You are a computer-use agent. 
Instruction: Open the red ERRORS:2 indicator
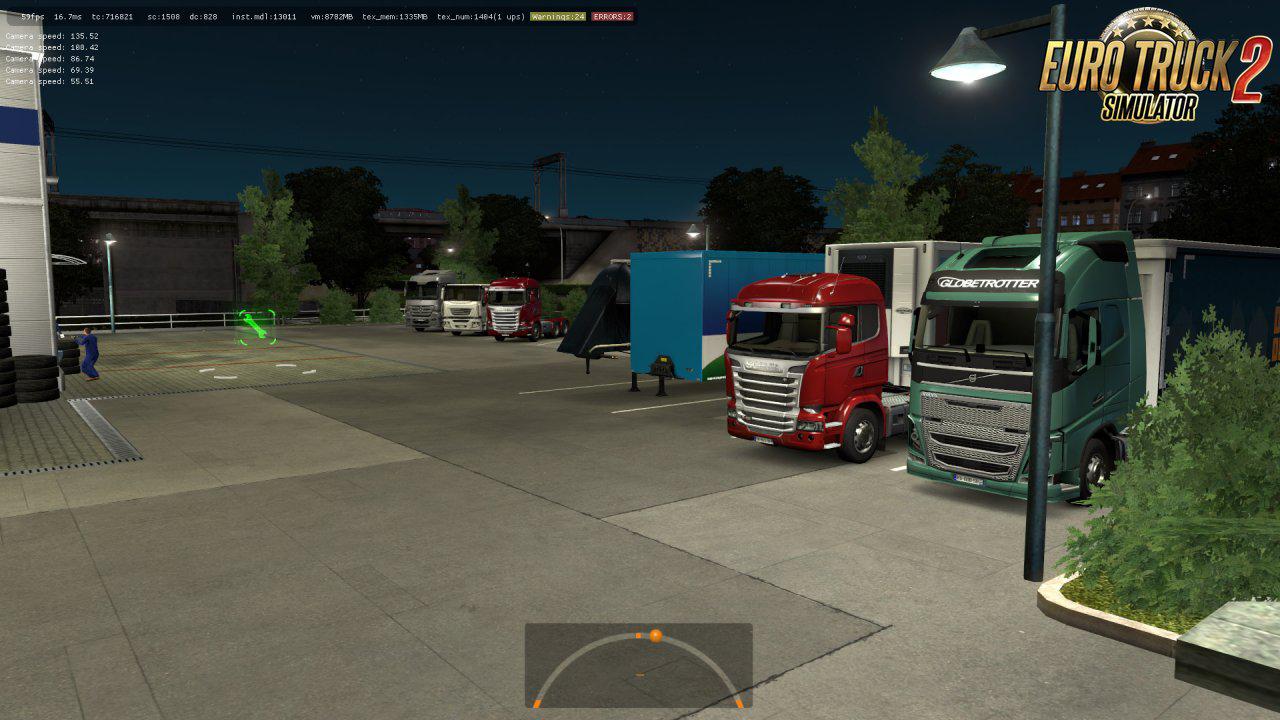(612, 17)
